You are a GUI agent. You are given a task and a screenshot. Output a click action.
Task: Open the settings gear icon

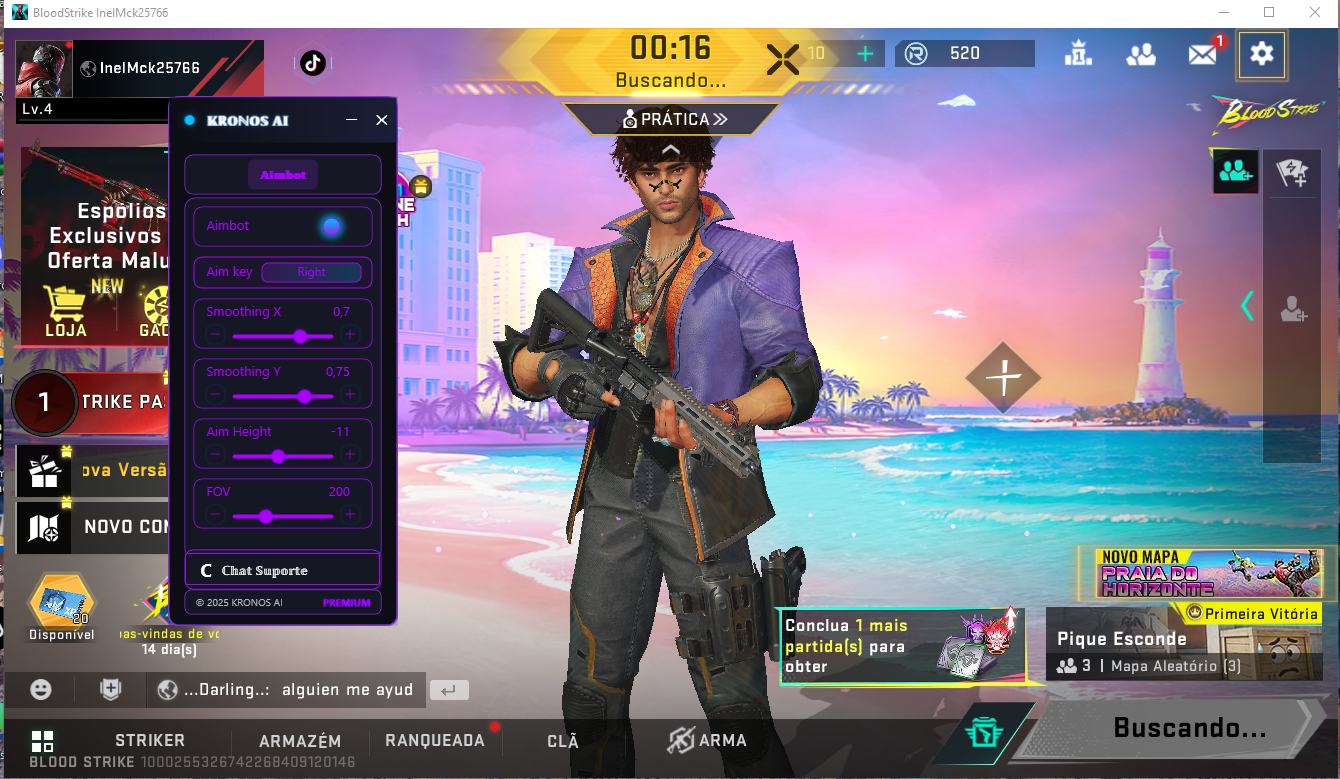pos(1261,54)
